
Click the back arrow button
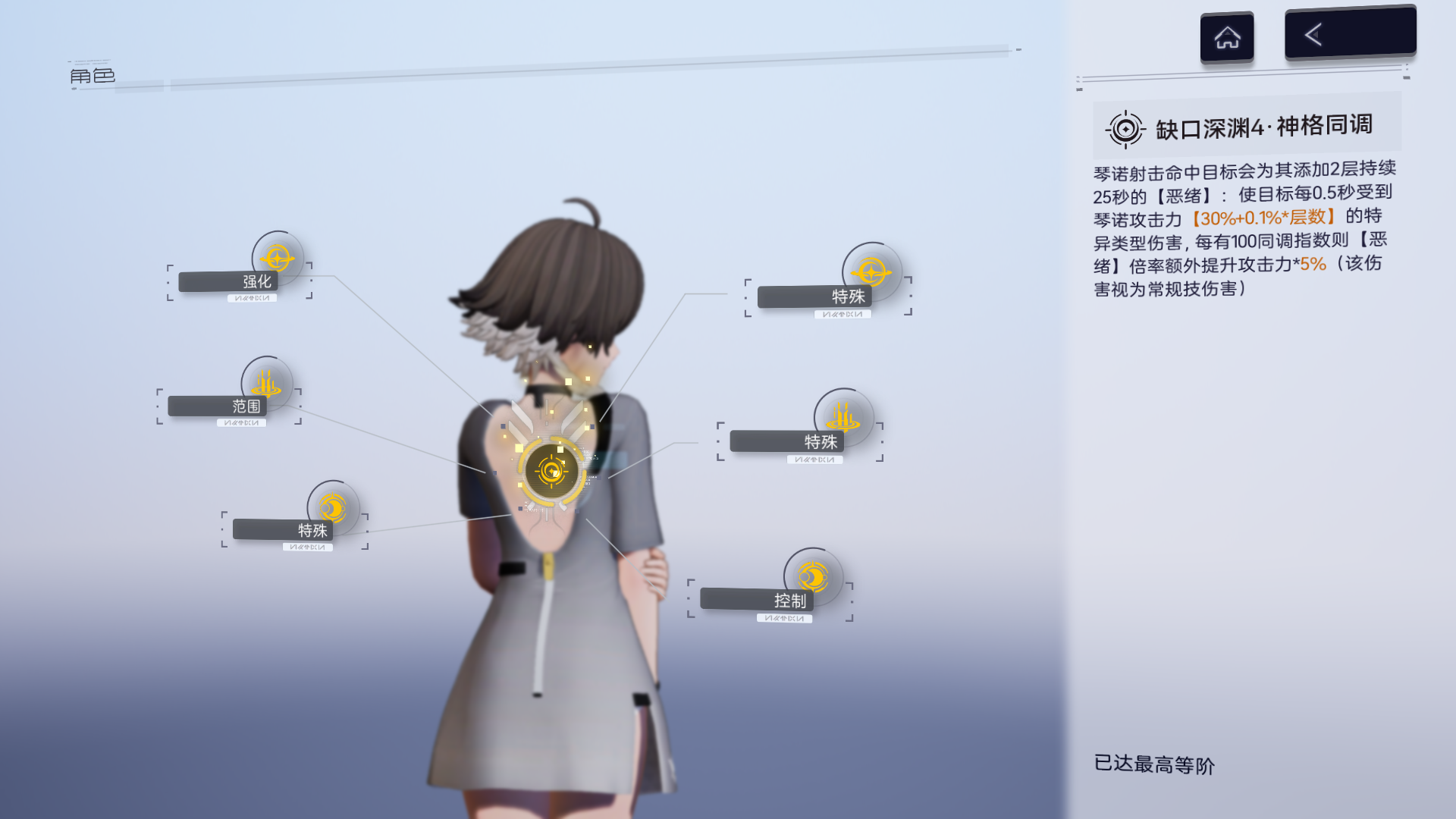[x=1350, y=33]
